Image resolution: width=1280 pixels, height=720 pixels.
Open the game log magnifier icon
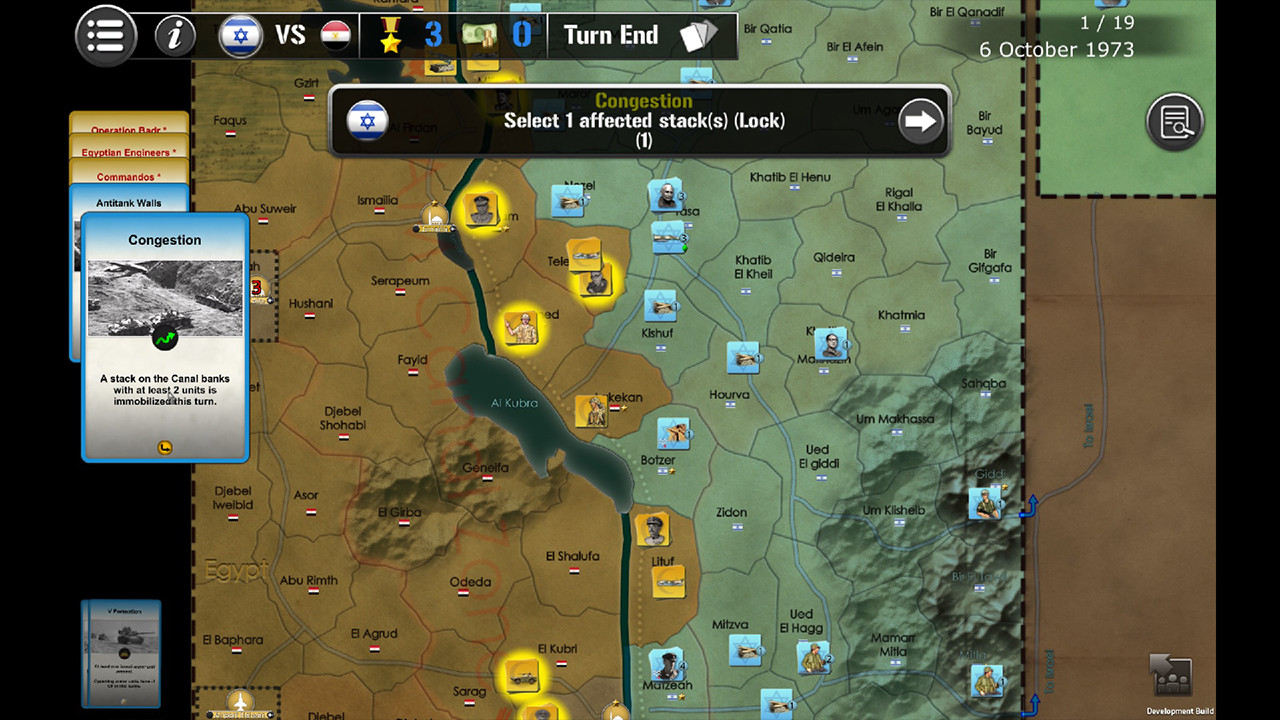click(1175, 120)
